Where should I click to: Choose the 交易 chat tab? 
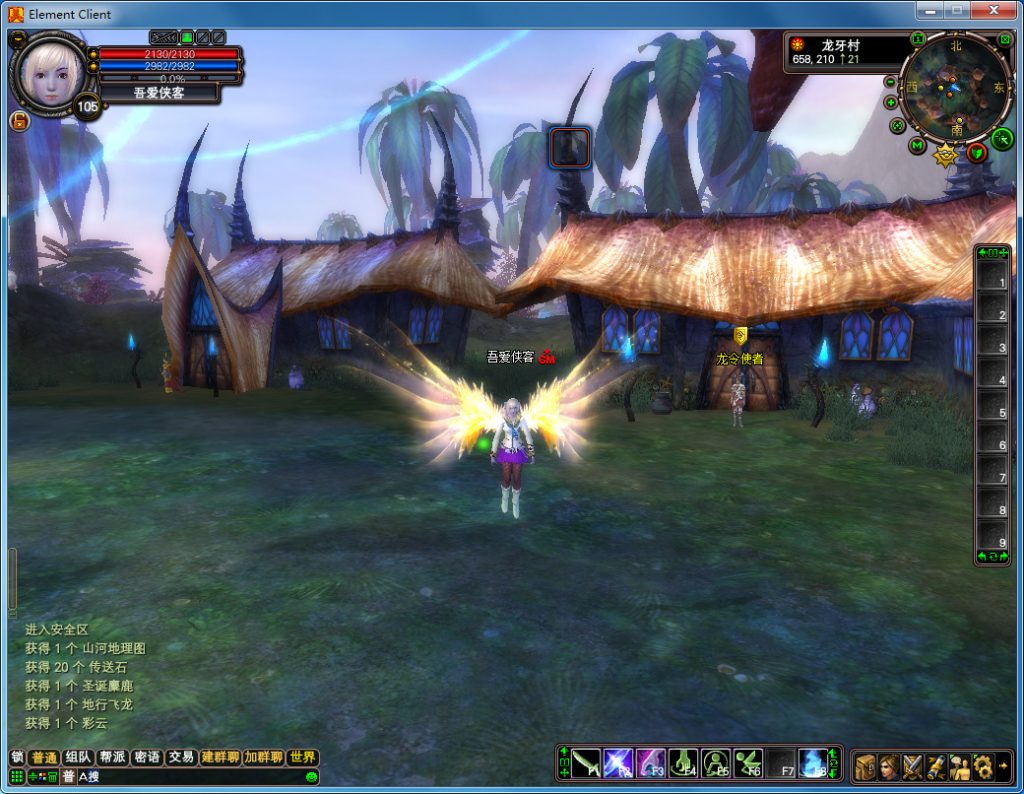tap(180, 757)
